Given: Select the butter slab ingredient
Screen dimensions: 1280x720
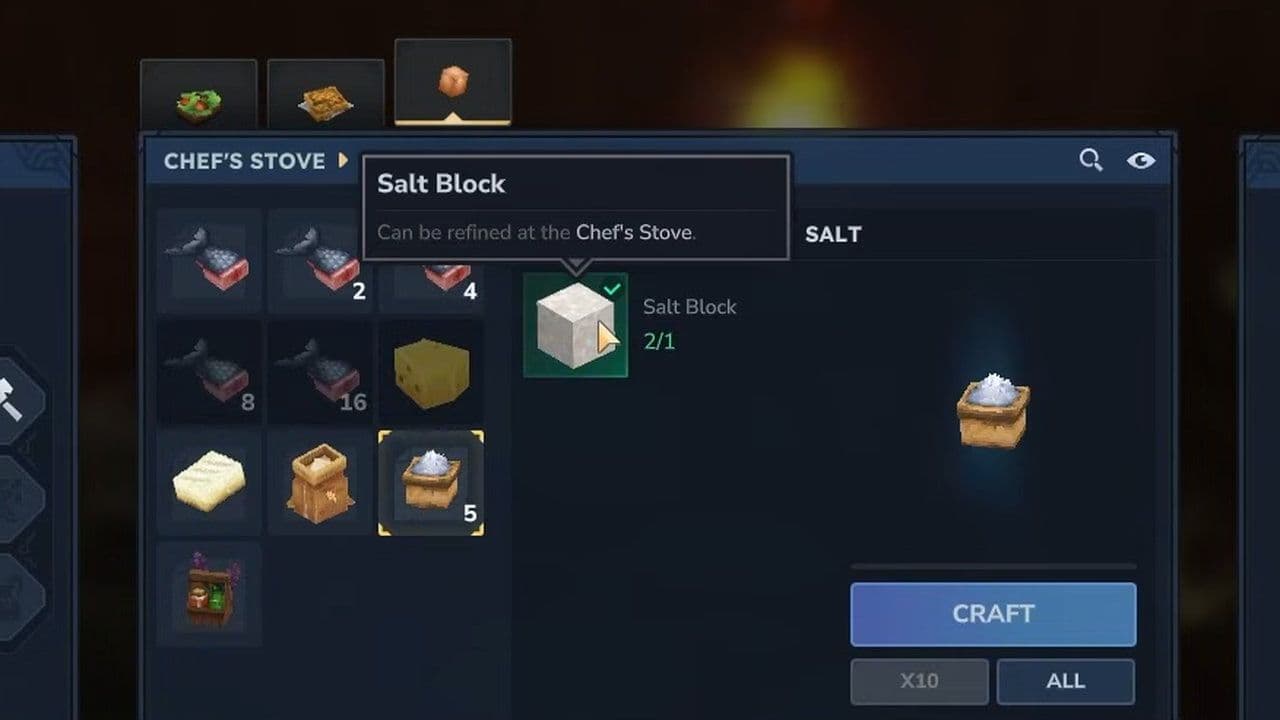Looking at the screenshot, I should 208,481.
